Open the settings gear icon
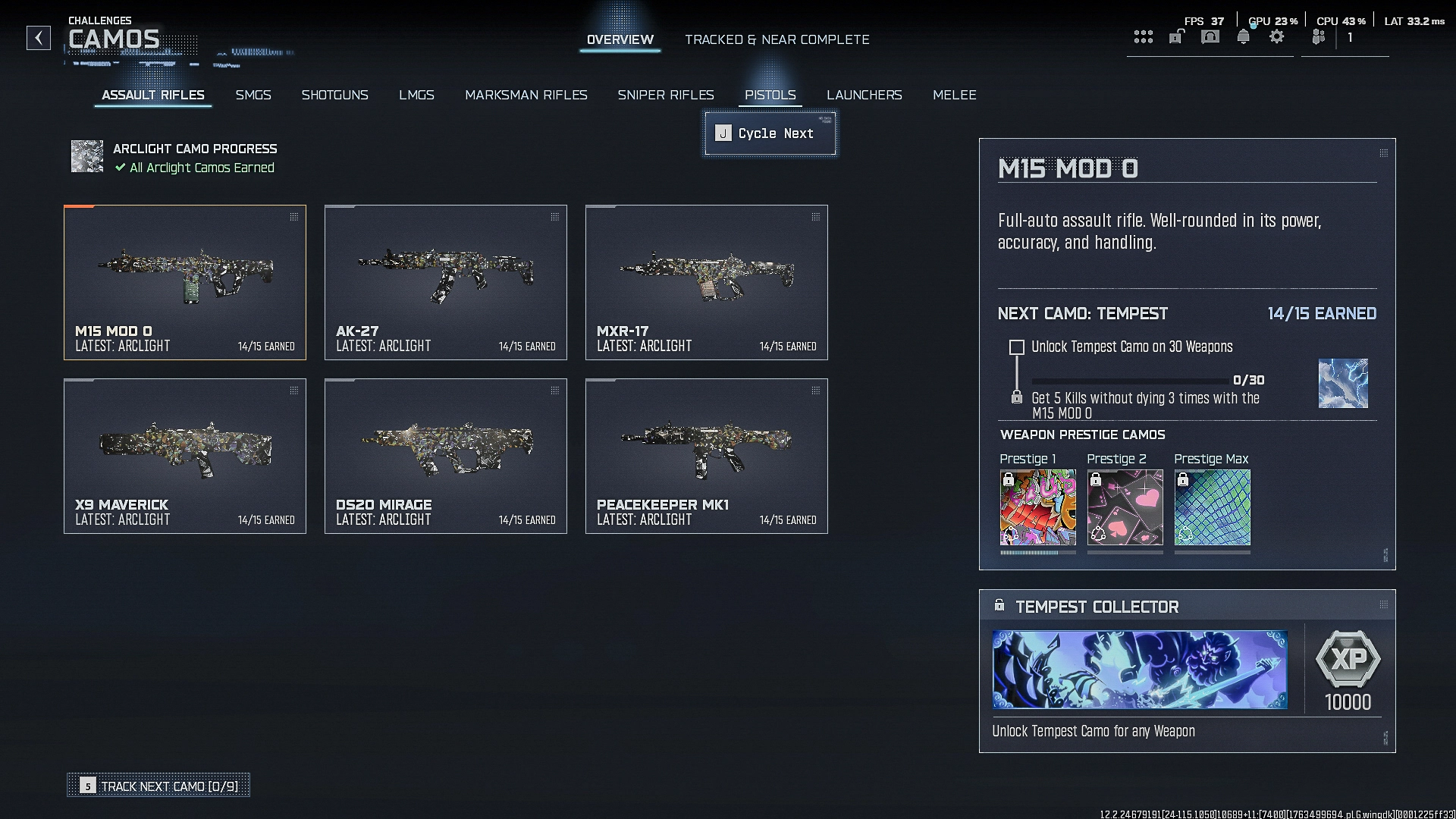Screen dimensions: 1456x819 (1277, 36)
